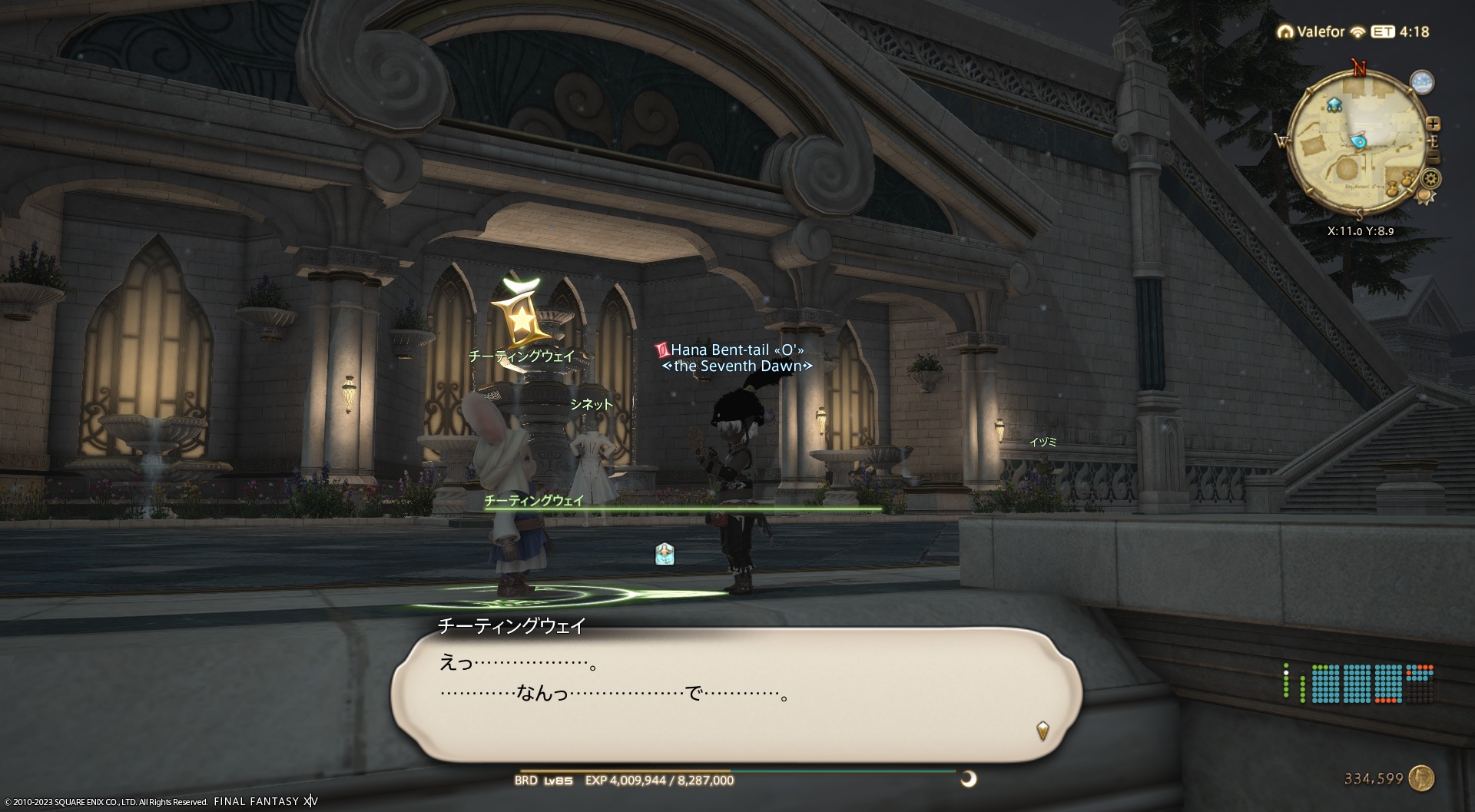Select the aetheryte marker on the minimap
Screen dimensions: 1475x812
click(x=1334, y=104)
